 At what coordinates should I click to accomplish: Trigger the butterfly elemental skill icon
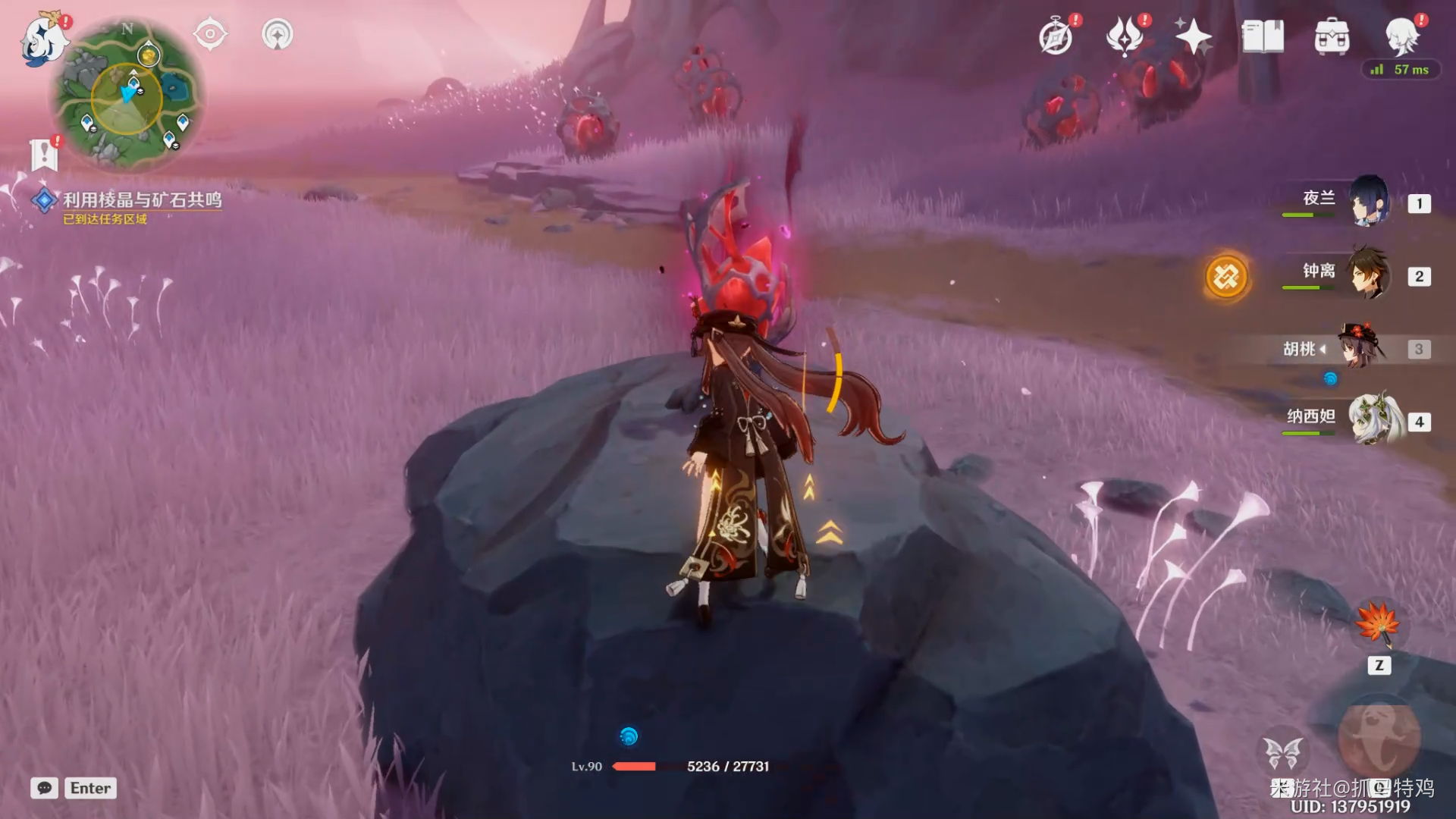coord(1282,753)
